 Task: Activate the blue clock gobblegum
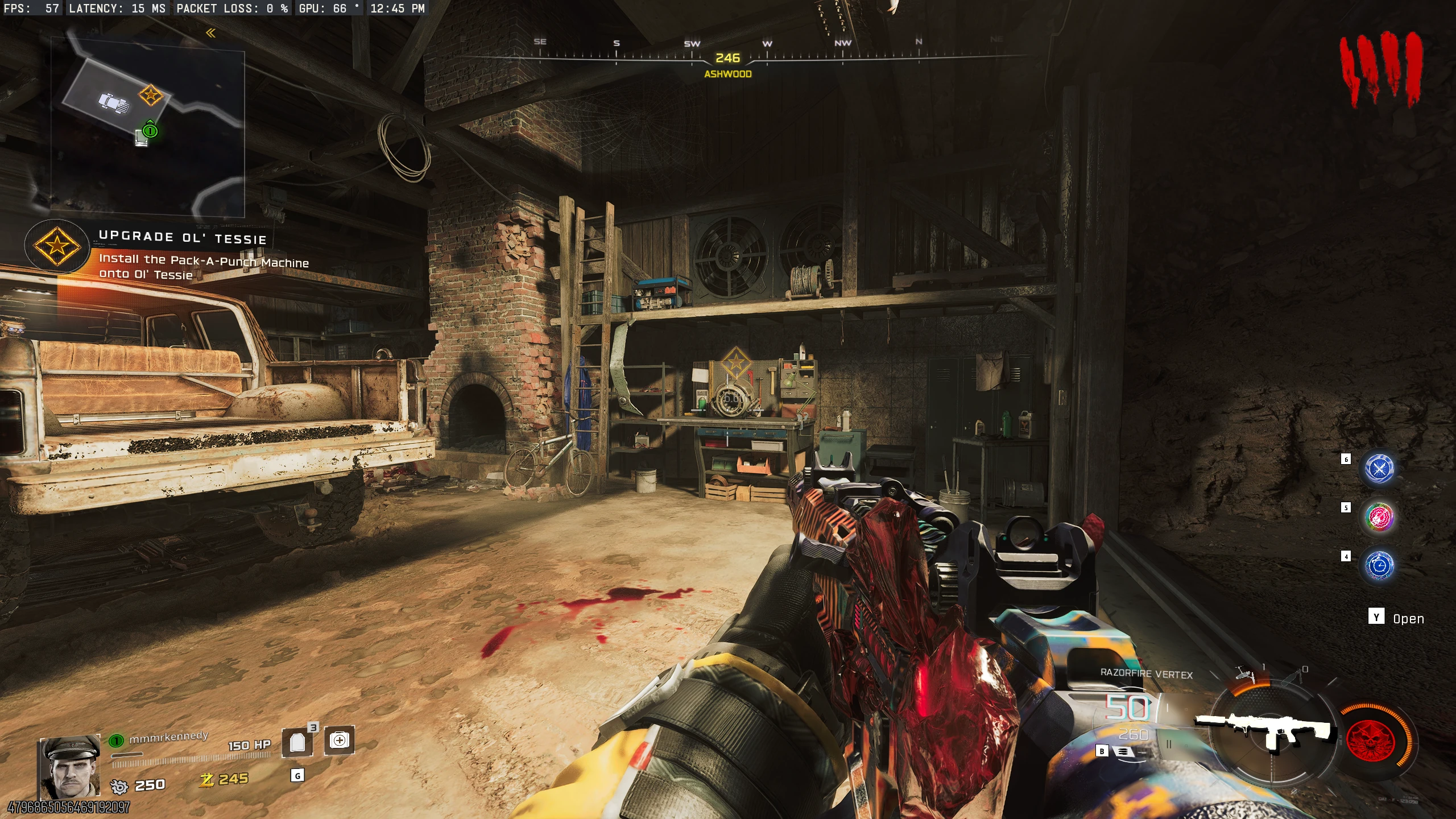[x=1379, y=565]
